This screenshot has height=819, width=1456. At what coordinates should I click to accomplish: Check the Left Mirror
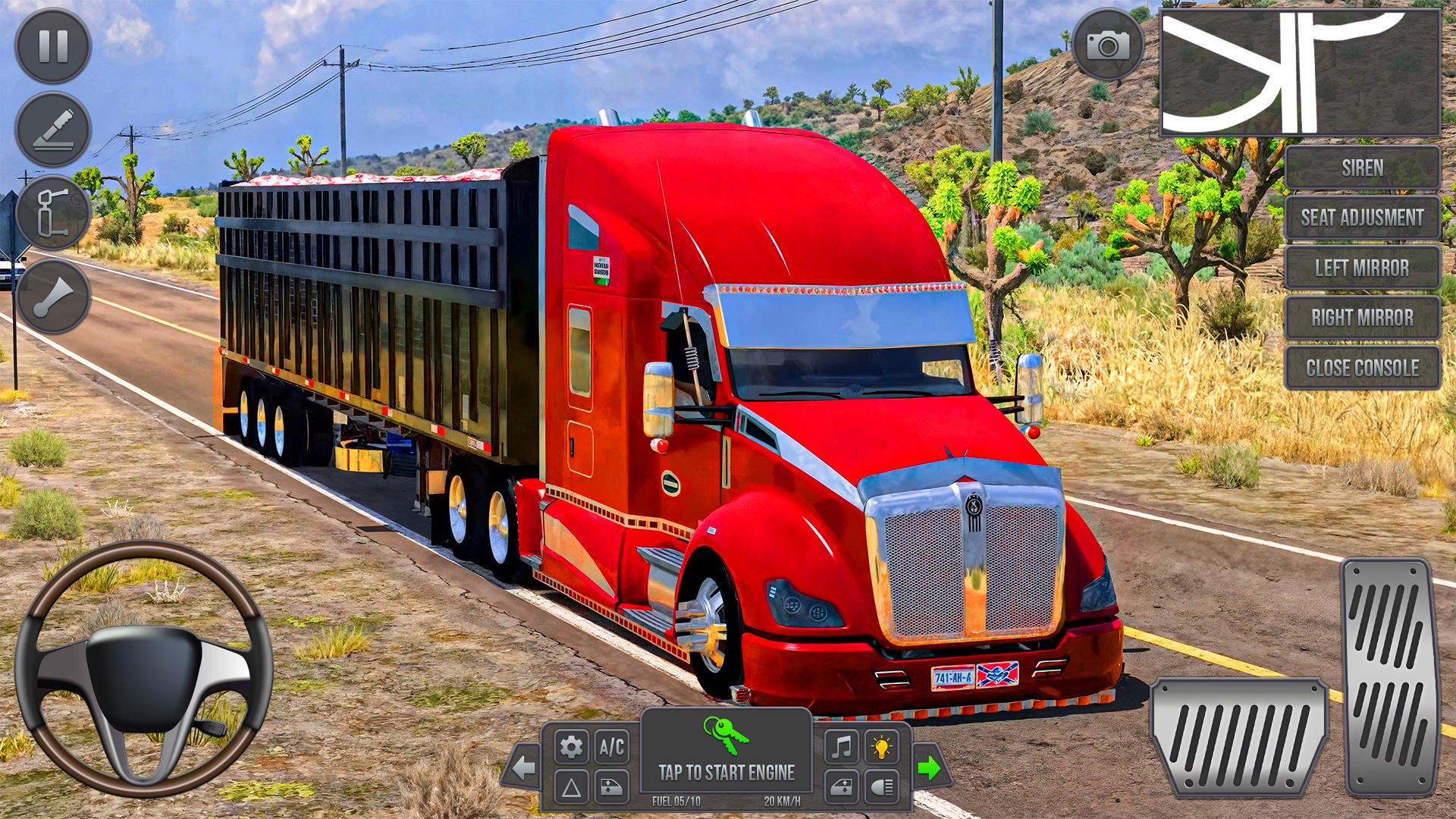click(1362, 268)
